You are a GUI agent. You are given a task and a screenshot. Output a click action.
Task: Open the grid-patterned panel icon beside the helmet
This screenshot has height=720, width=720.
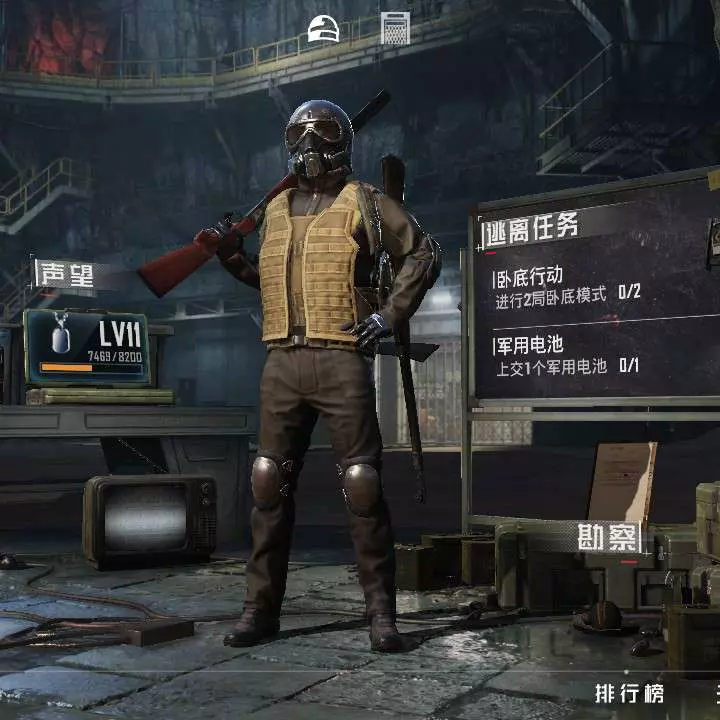pos(395,28)
